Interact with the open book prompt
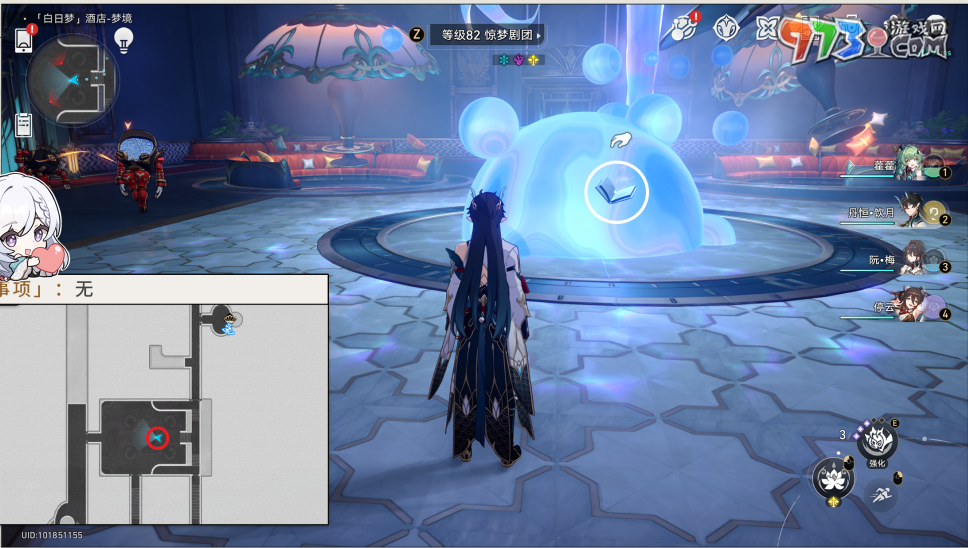This screenshot has width=968, height=548. [616, 191]
